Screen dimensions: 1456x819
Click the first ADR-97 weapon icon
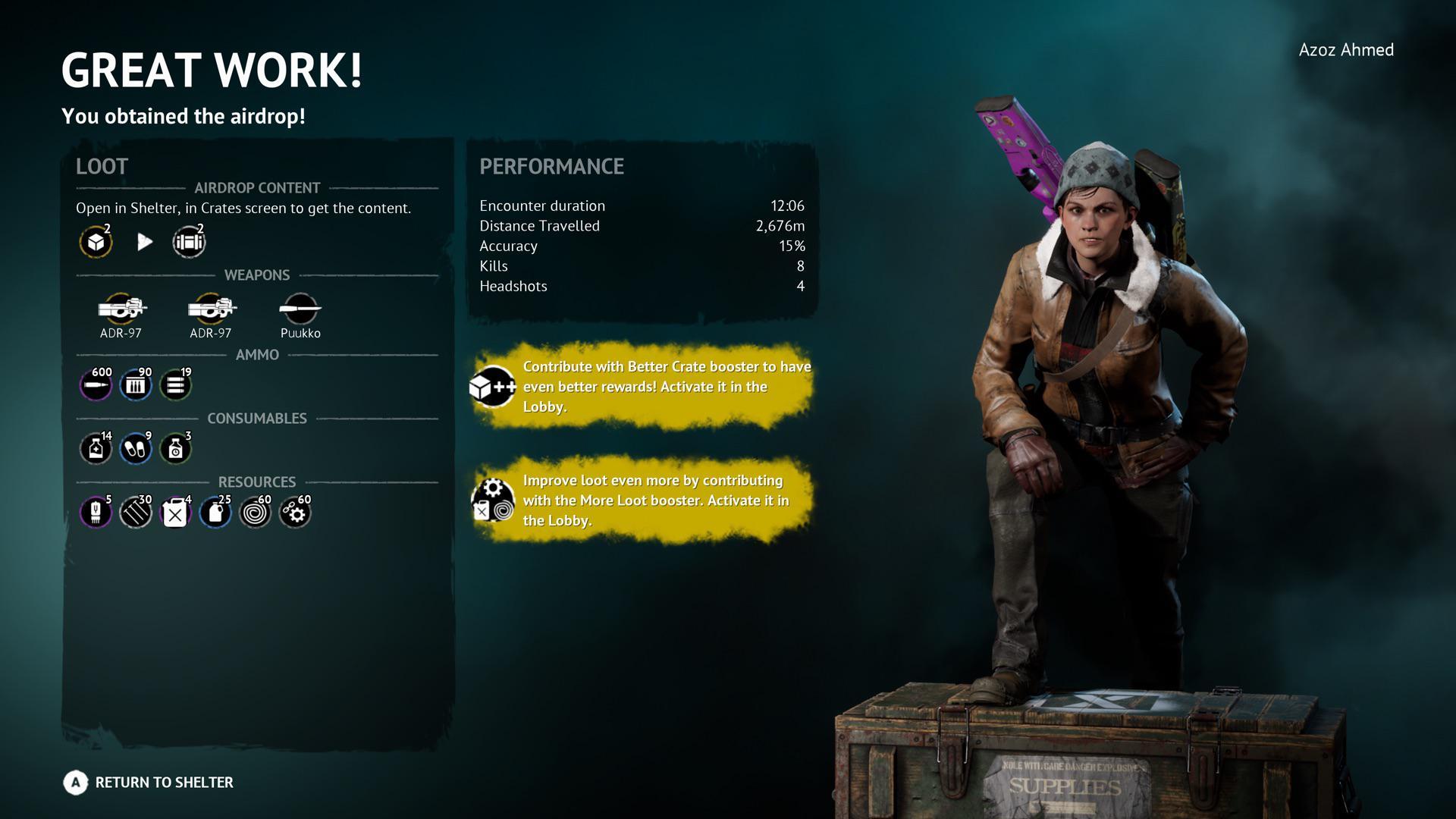coord(121,309)
